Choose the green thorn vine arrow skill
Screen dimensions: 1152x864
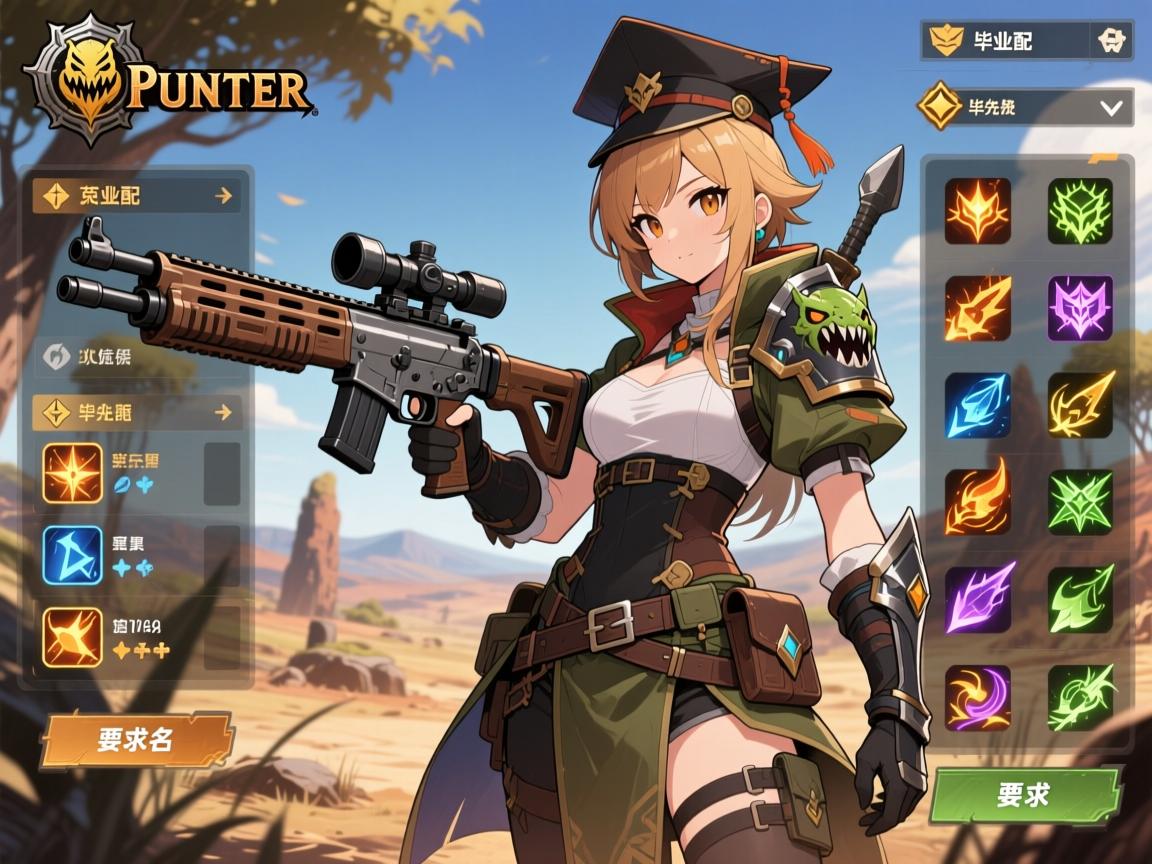(x=1080, y=697)
